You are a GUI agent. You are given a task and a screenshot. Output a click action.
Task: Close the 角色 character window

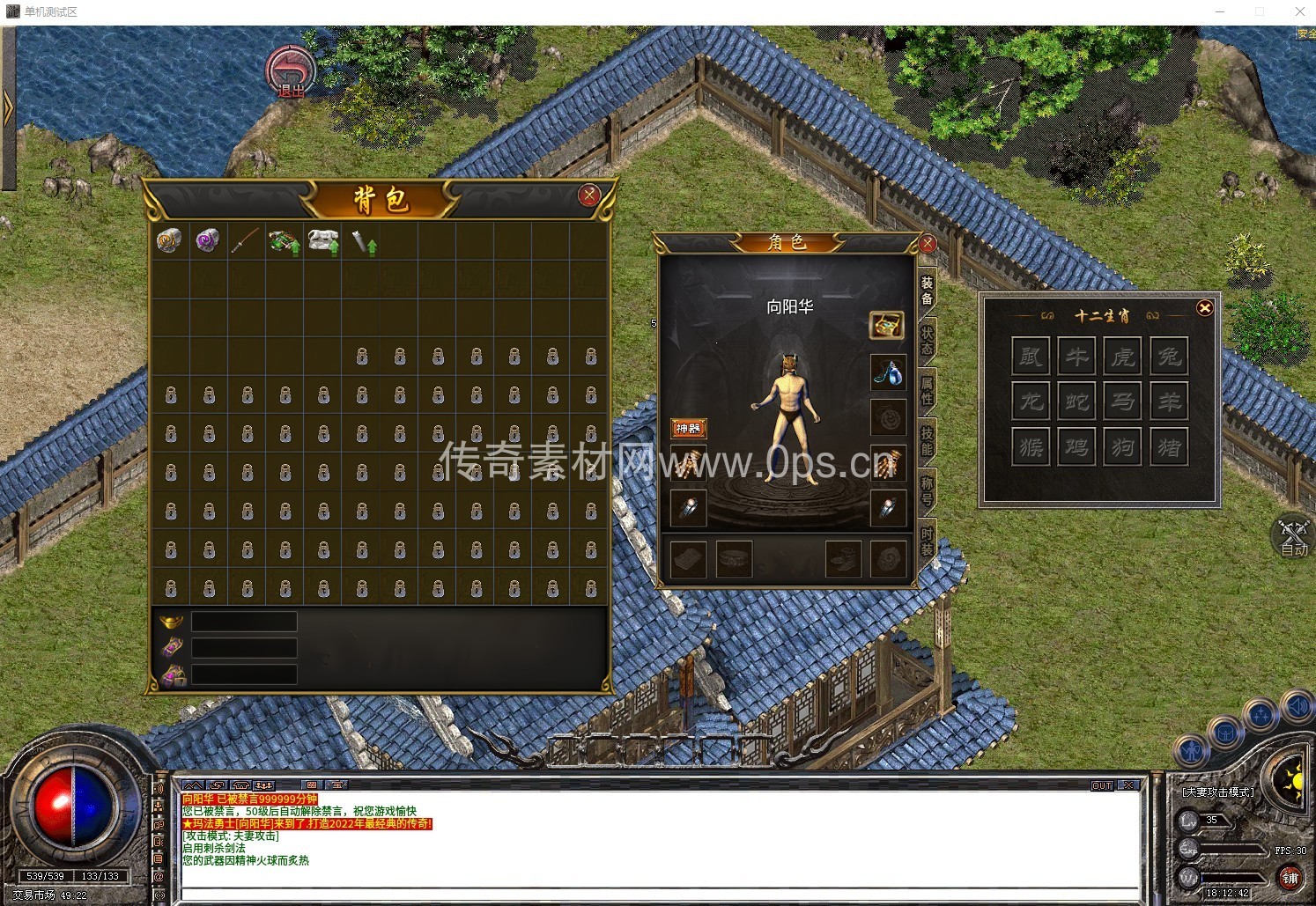pyautogui.click(x=927, y=243)
